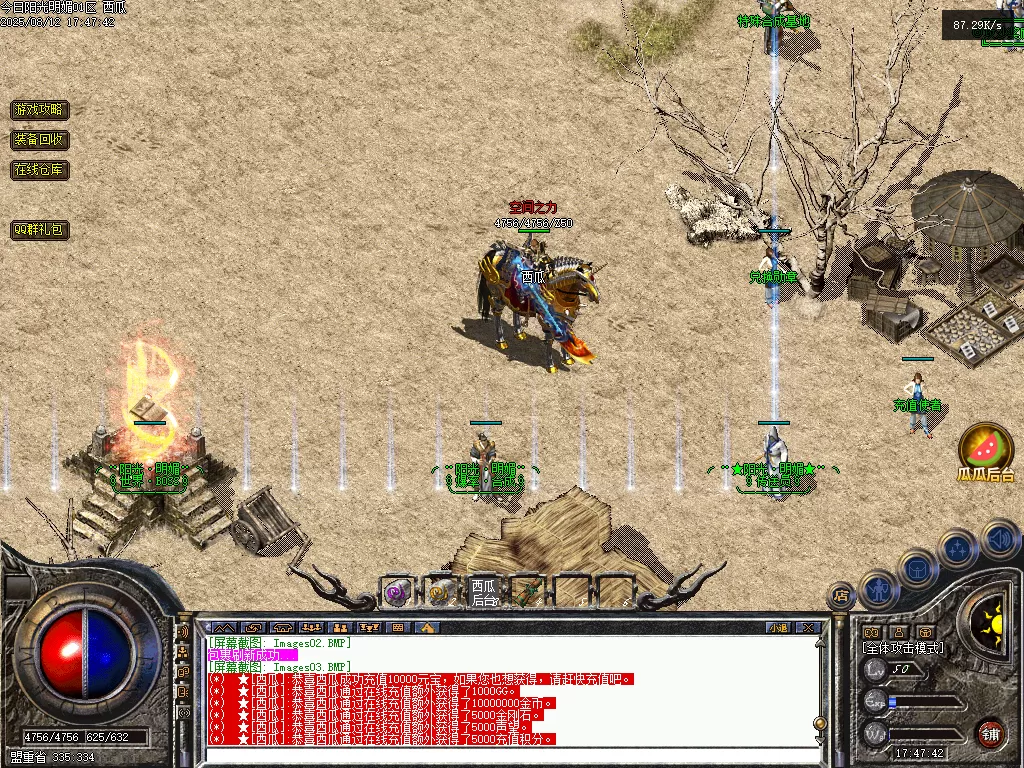Use the green bundle belt item
This screenshot has width=1024, height=768.
tap(527, 592)
